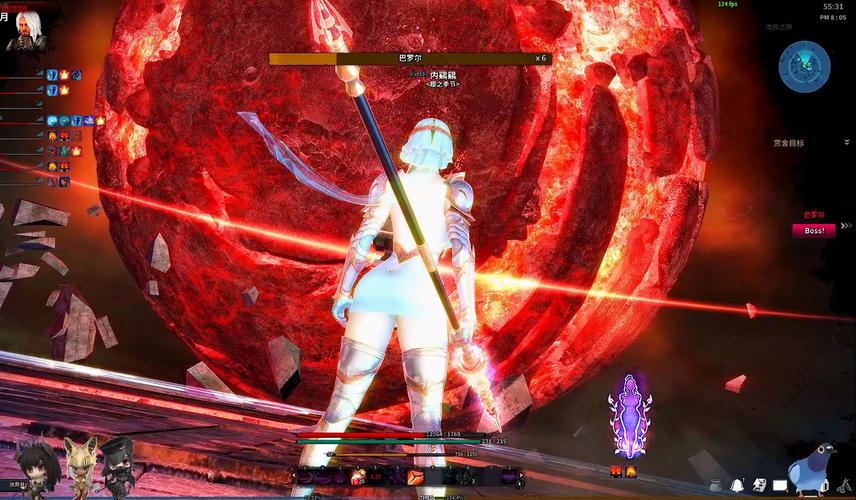The image size is (856, 500).
Task: Select the purple glowing crystal summon icon
Action: pos(630,415)
